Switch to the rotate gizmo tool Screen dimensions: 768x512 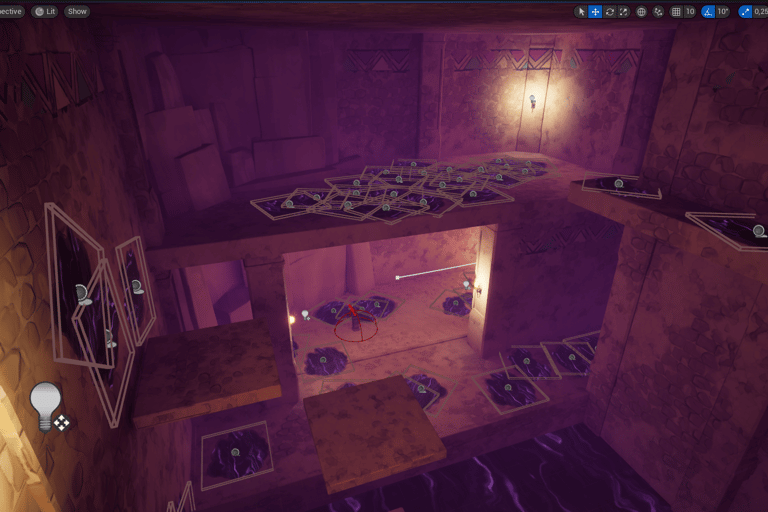pyautogui.click(x=609, y=11)
